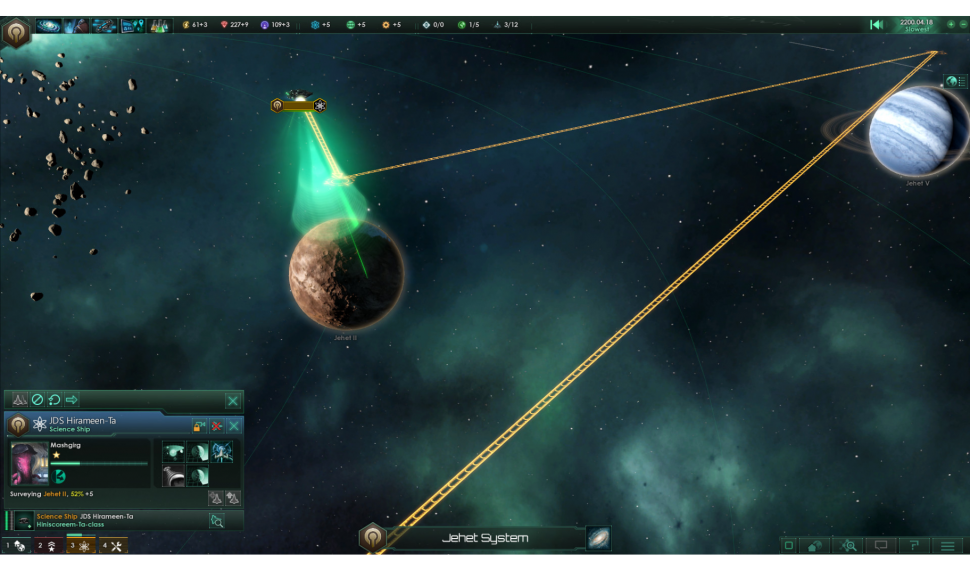Open the main menu hamburger button
Screen dimensions: 970x570
click(x=947, y=546)
